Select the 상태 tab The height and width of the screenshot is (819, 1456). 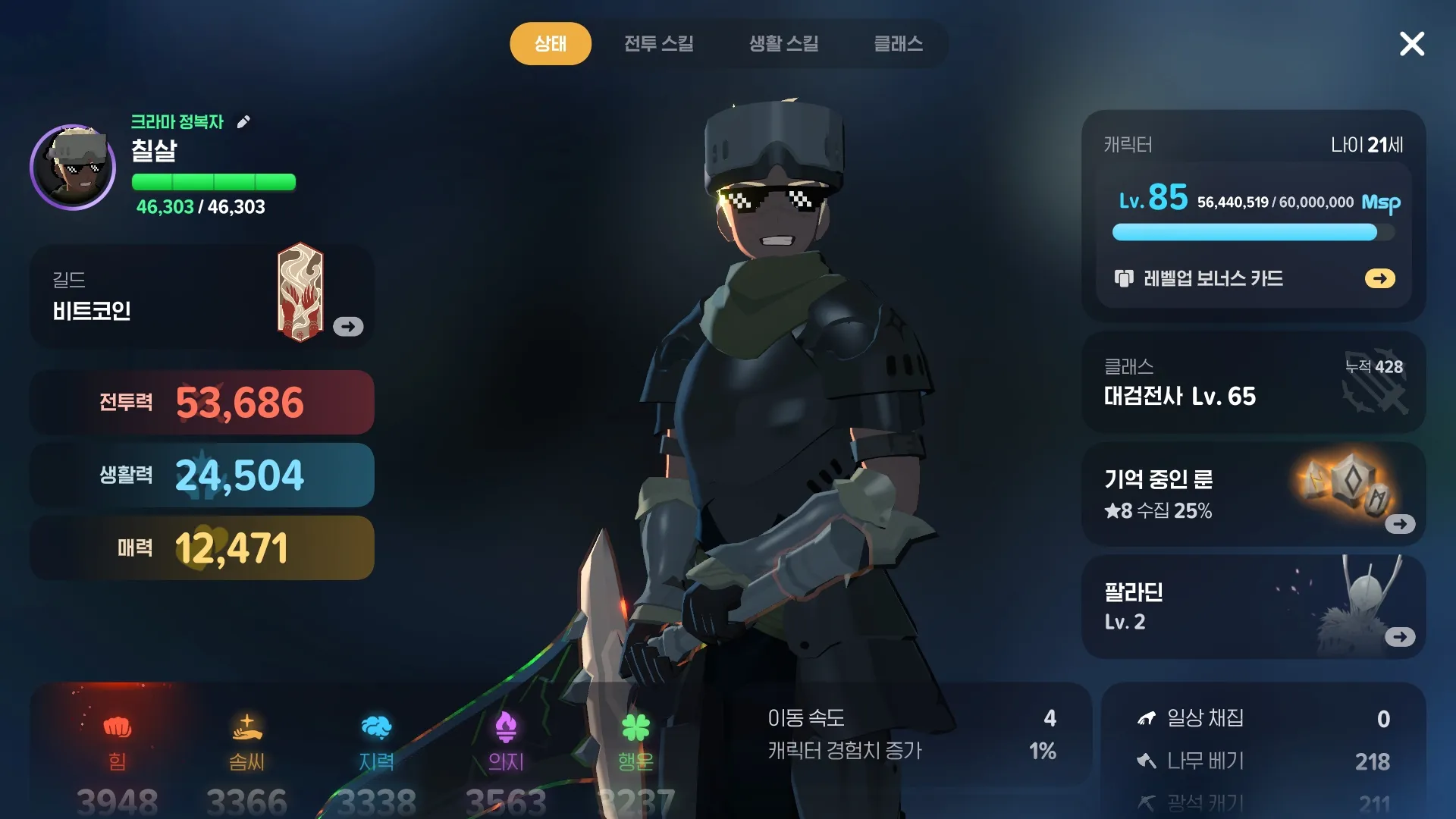pos(550,43)
